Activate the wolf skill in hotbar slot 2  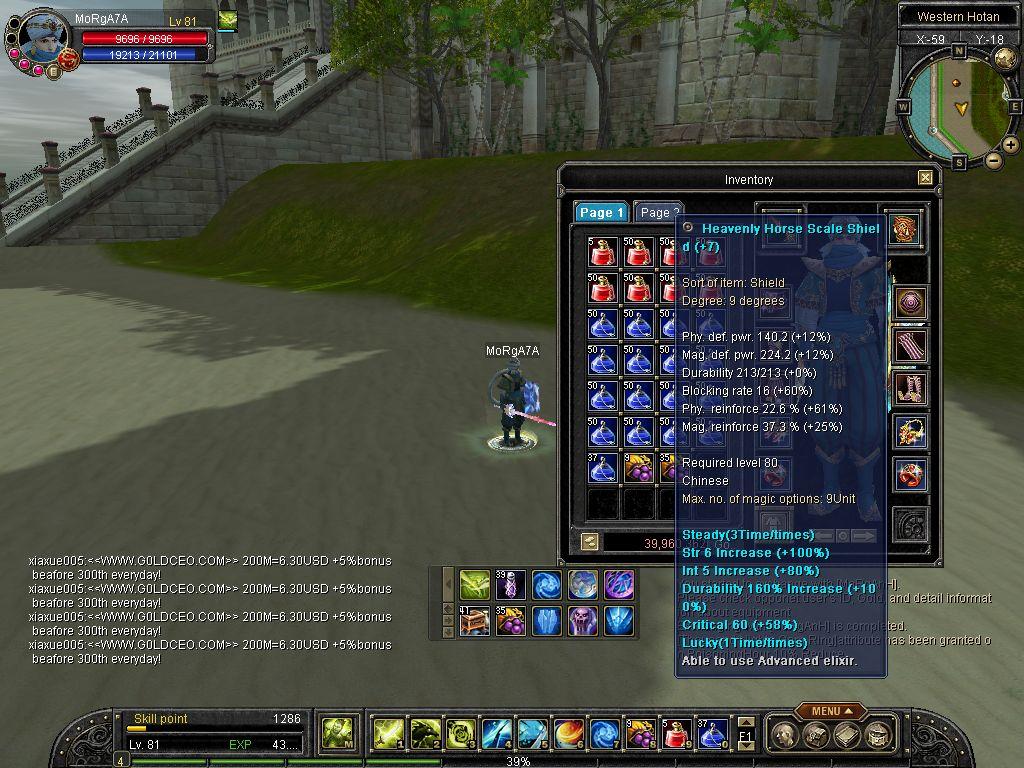click(424, 734)
